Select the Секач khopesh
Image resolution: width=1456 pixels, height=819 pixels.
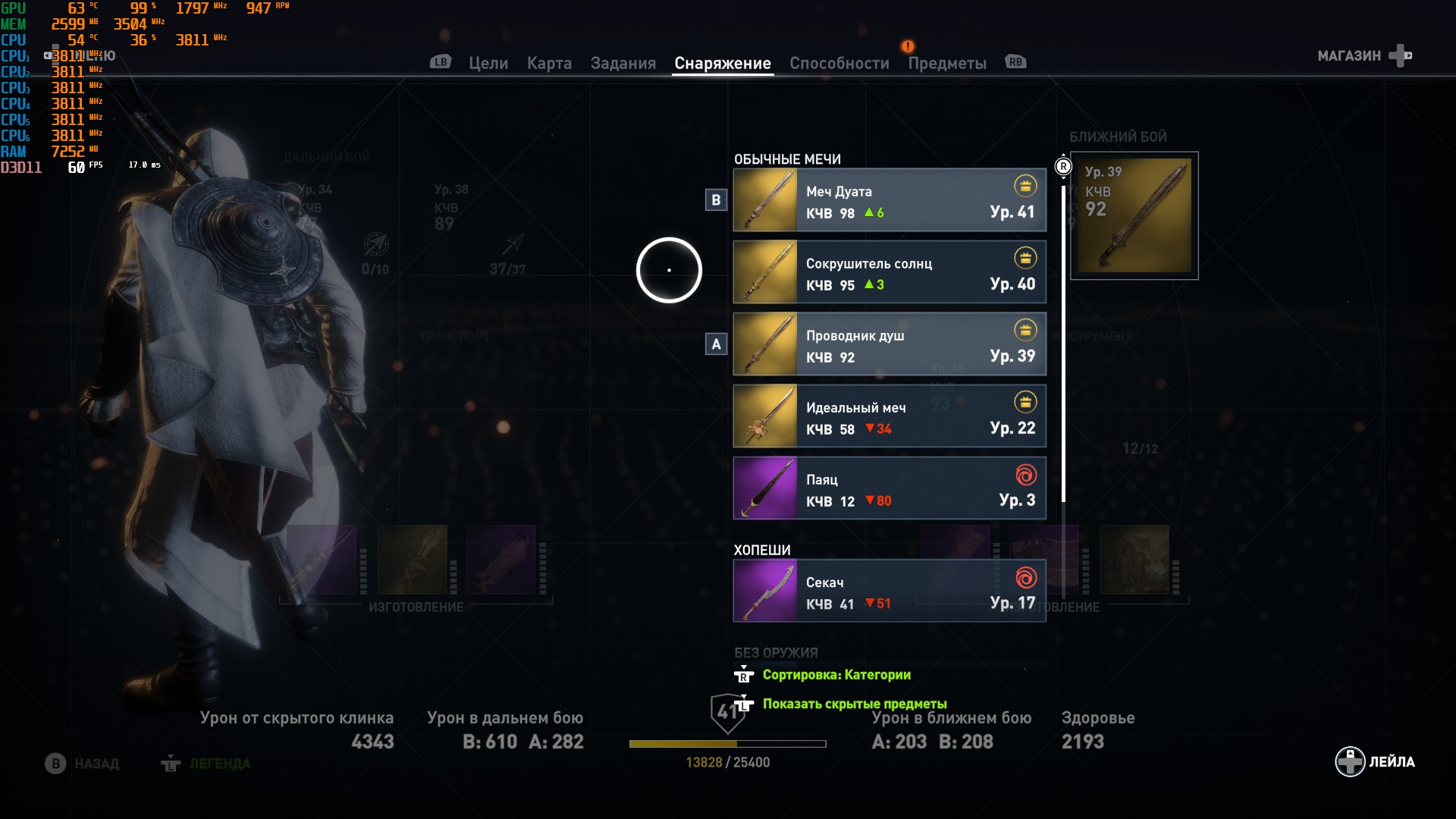[889, 591]
